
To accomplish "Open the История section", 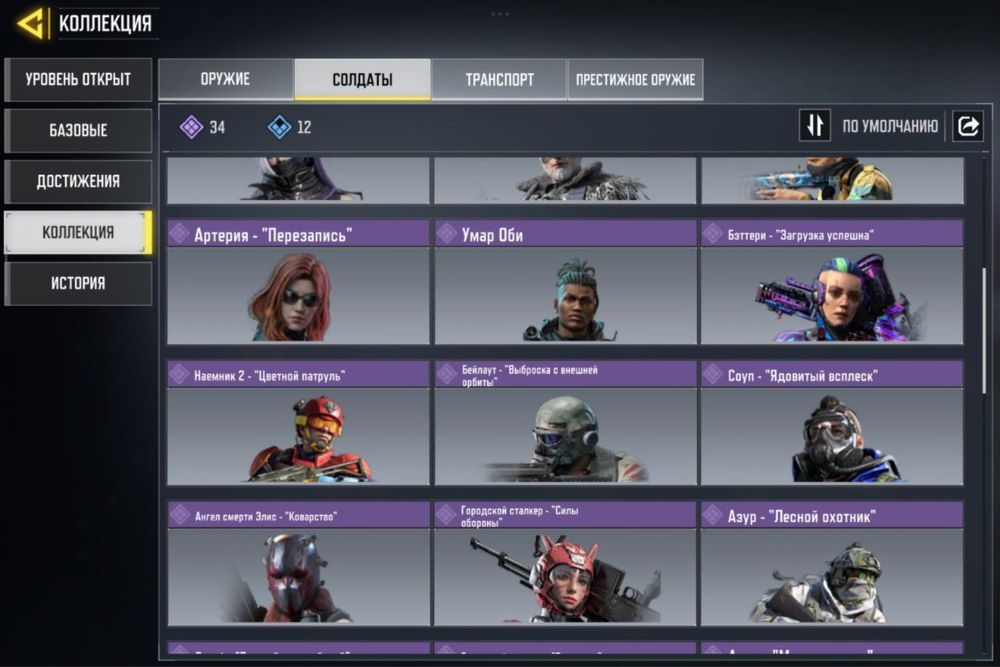I will coord(78,283).
